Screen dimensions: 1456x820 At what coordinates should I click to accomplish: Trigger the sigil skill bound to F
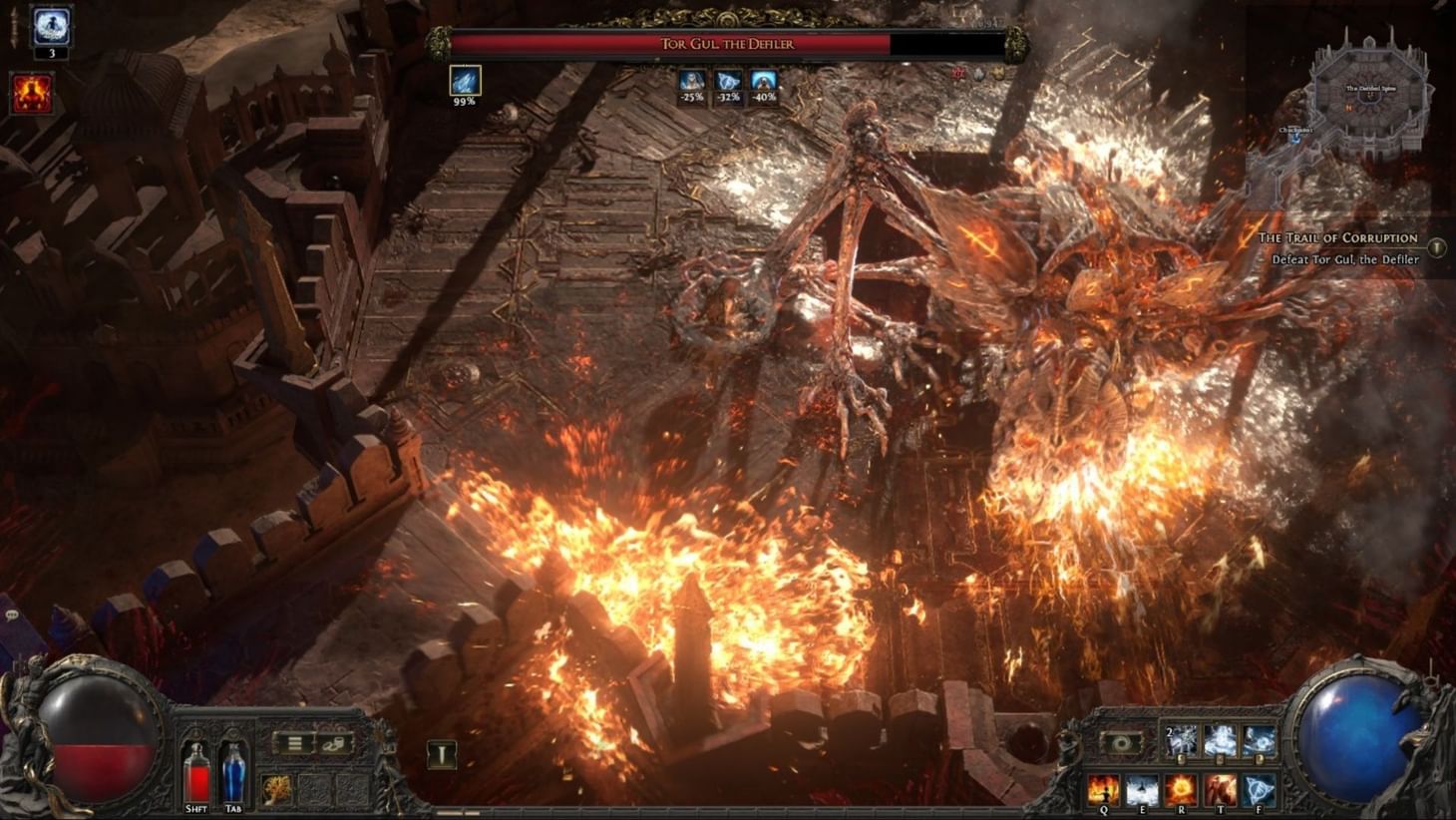point(1259,788)
